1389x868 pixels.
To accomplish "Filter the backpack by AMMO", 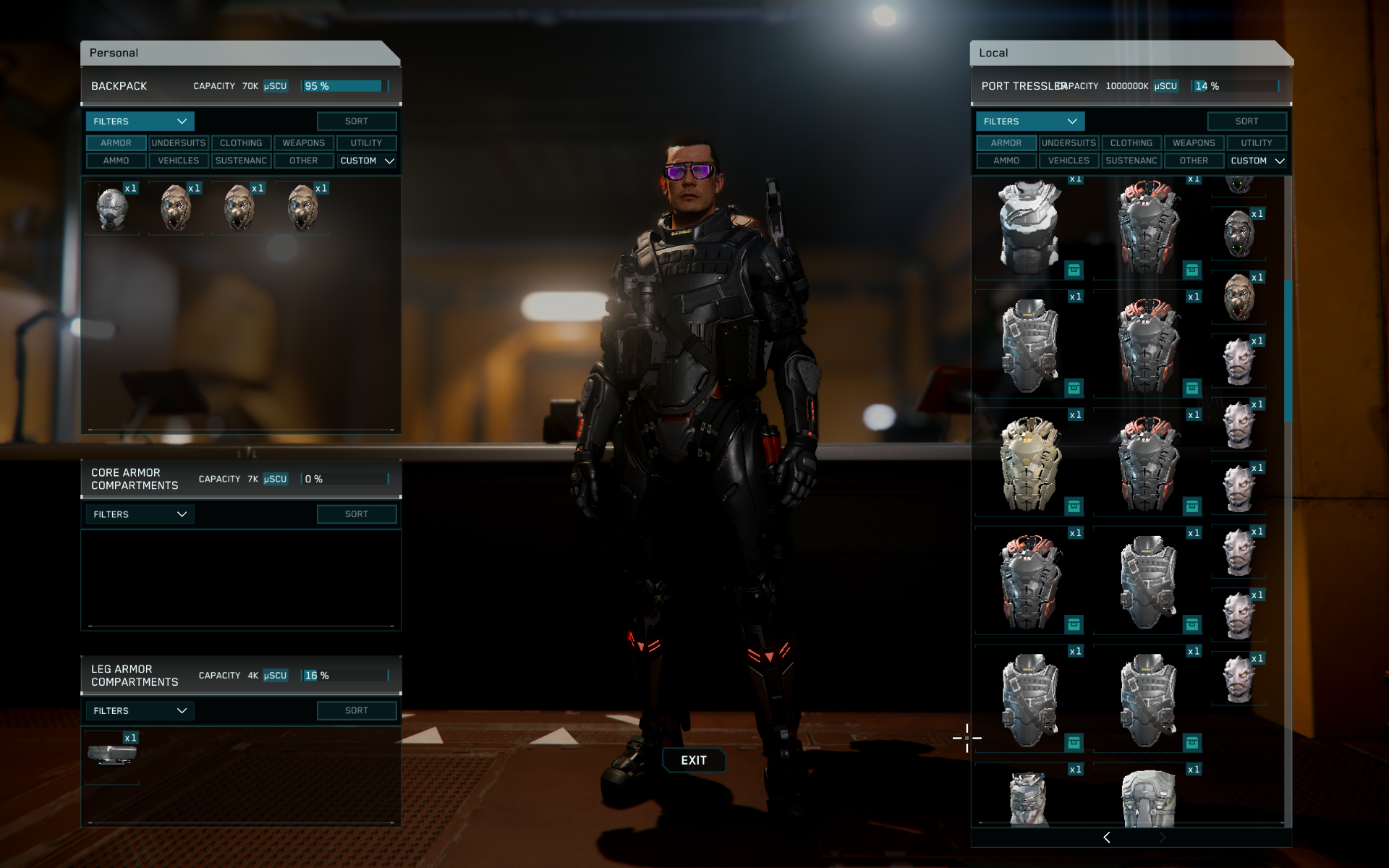I will click(x=116, y=161).
